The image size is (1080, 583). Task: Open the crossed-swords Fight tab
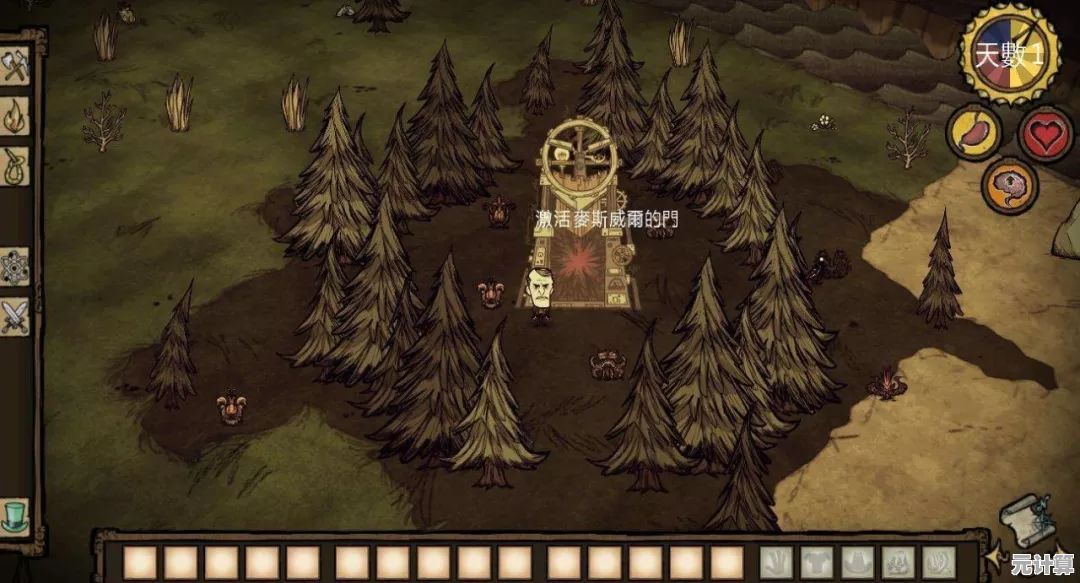(15, 316)
